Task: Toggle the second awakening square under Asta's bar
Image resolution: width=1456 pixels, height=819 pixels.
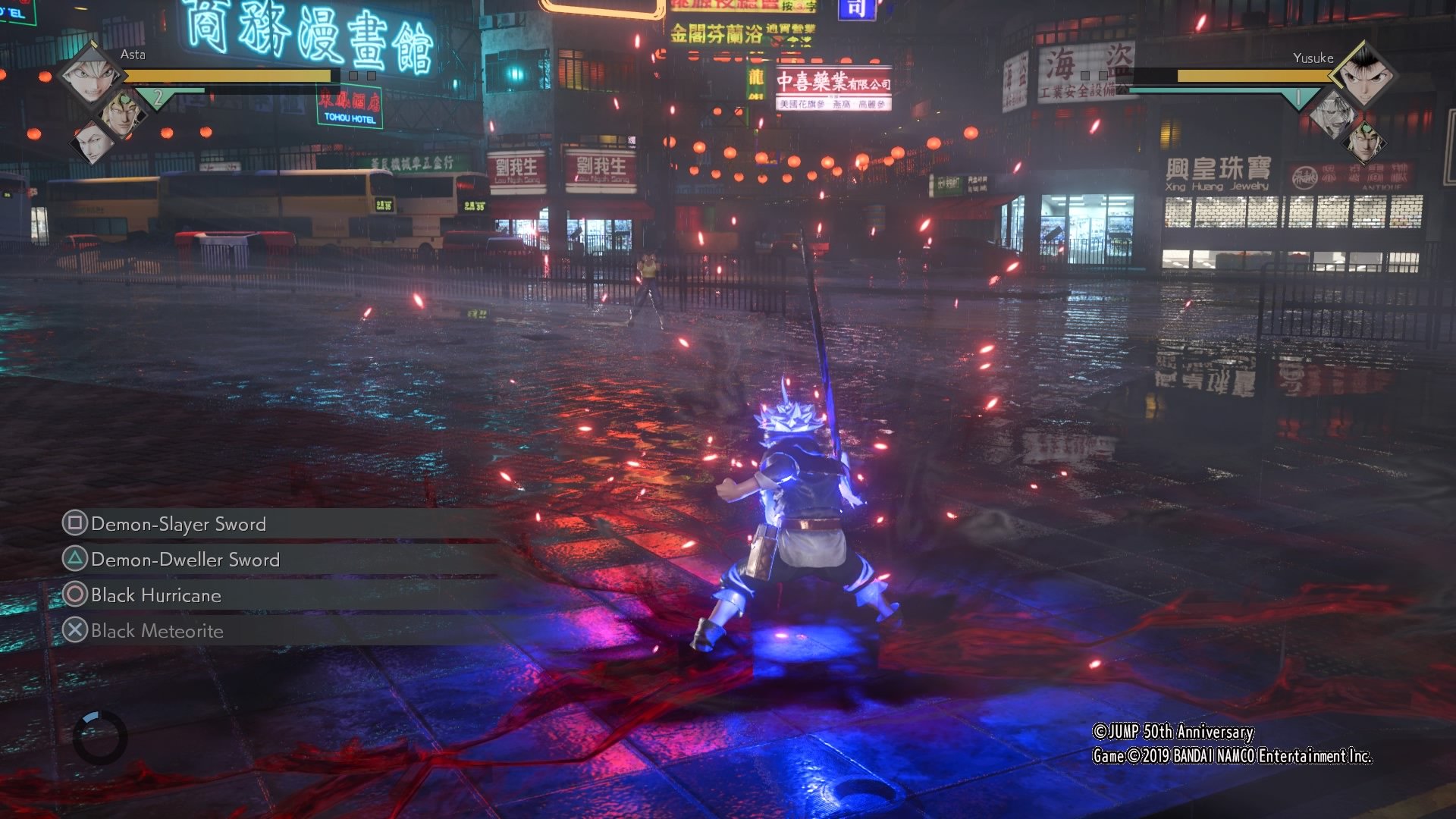Action: [x=371, y=76]
